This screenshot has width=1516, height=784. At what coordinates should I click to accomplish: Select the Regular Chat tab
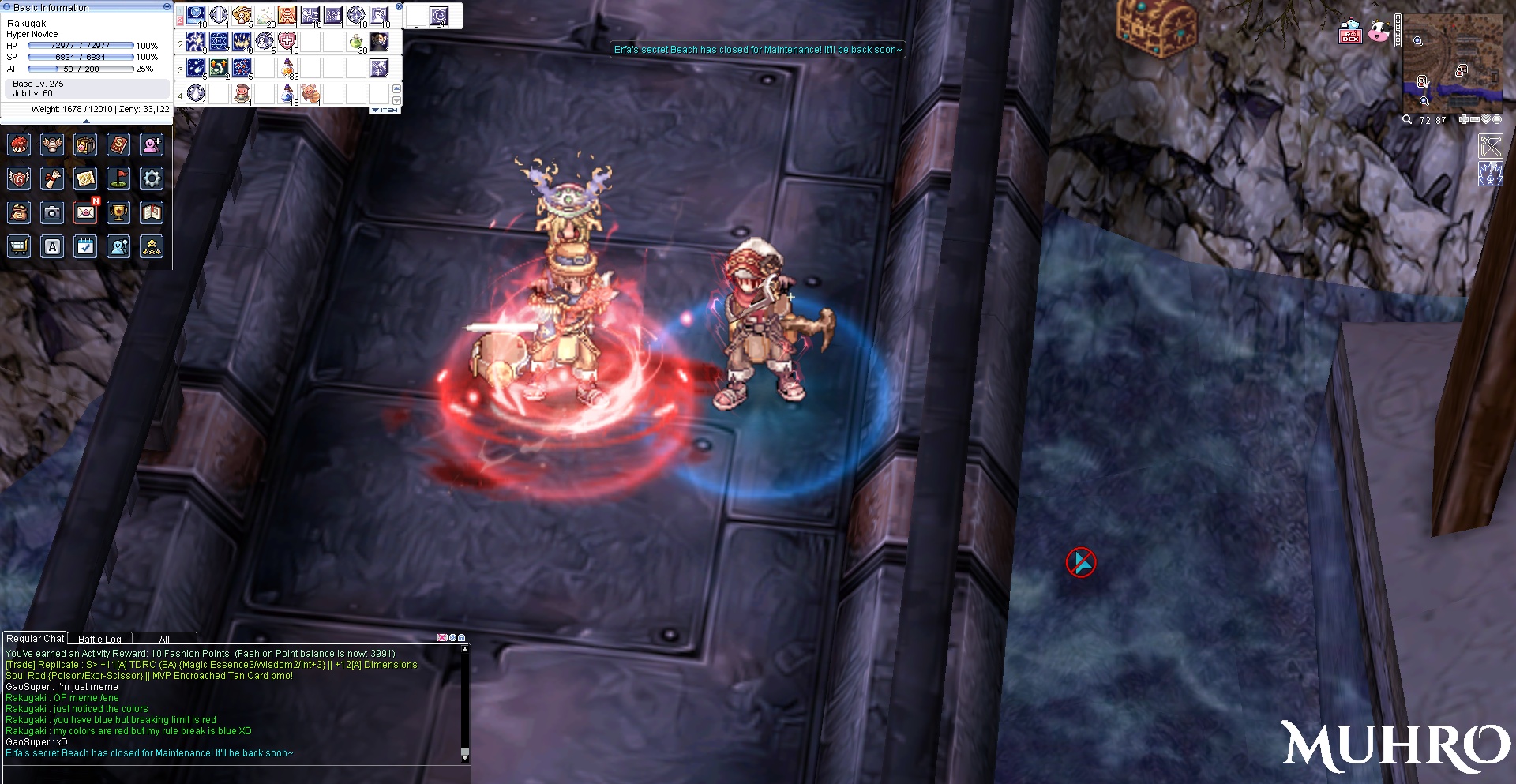pyautogui.click(x=35, y=638)
